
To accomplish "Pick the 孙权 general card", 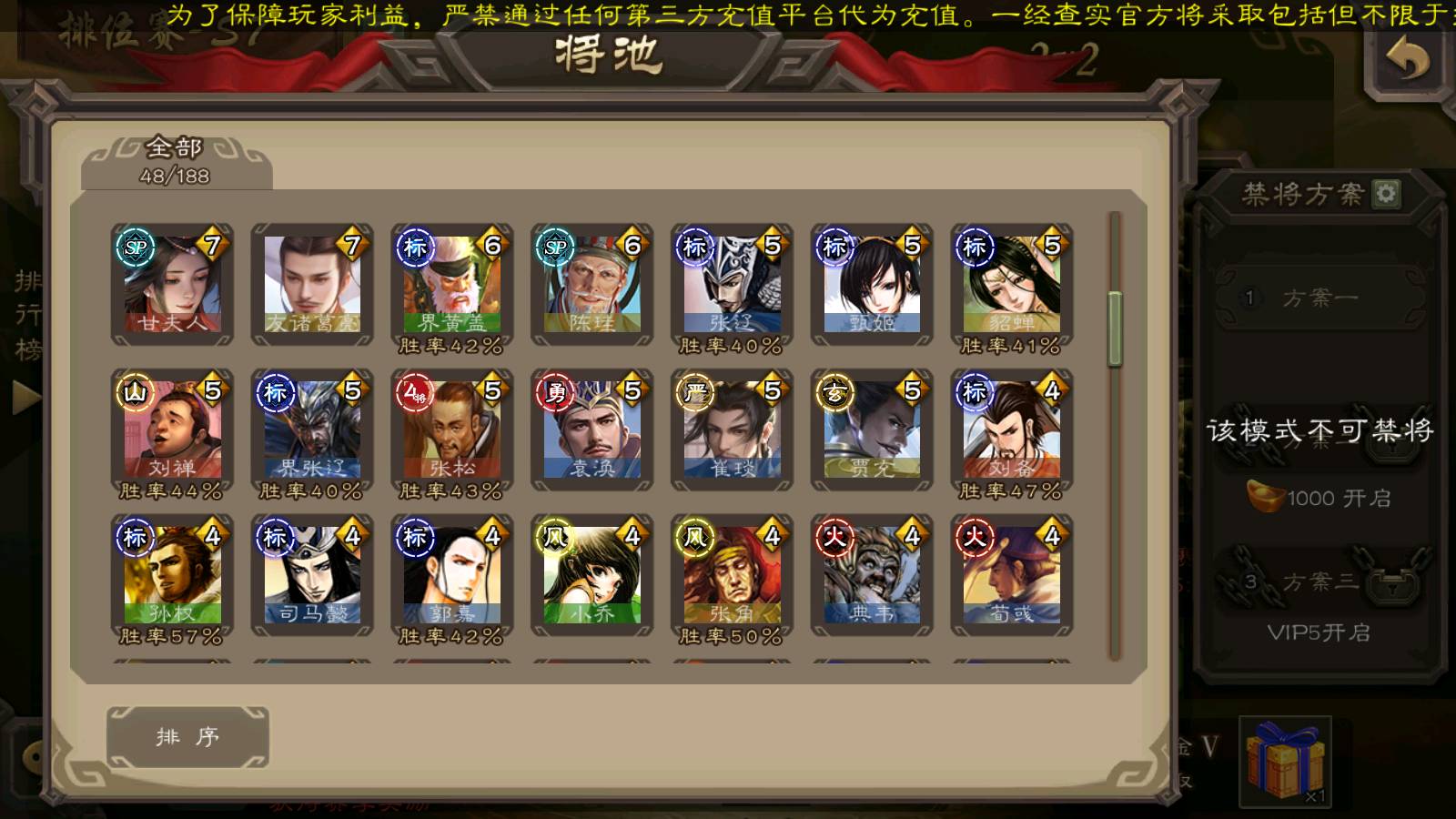I will 172,576.
